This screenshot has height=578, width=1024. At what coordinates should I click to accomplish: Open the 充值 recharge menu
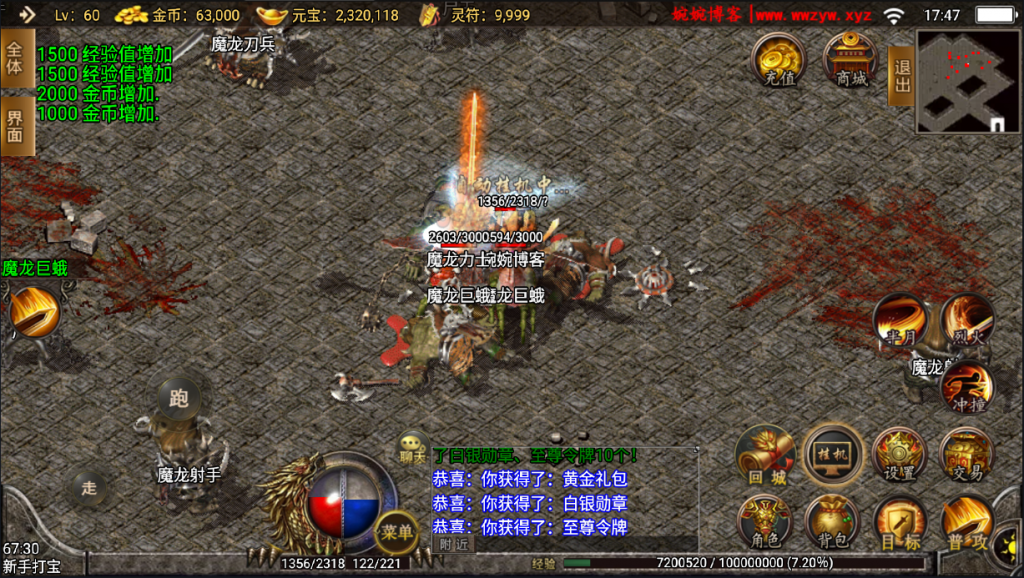point(779,59)
